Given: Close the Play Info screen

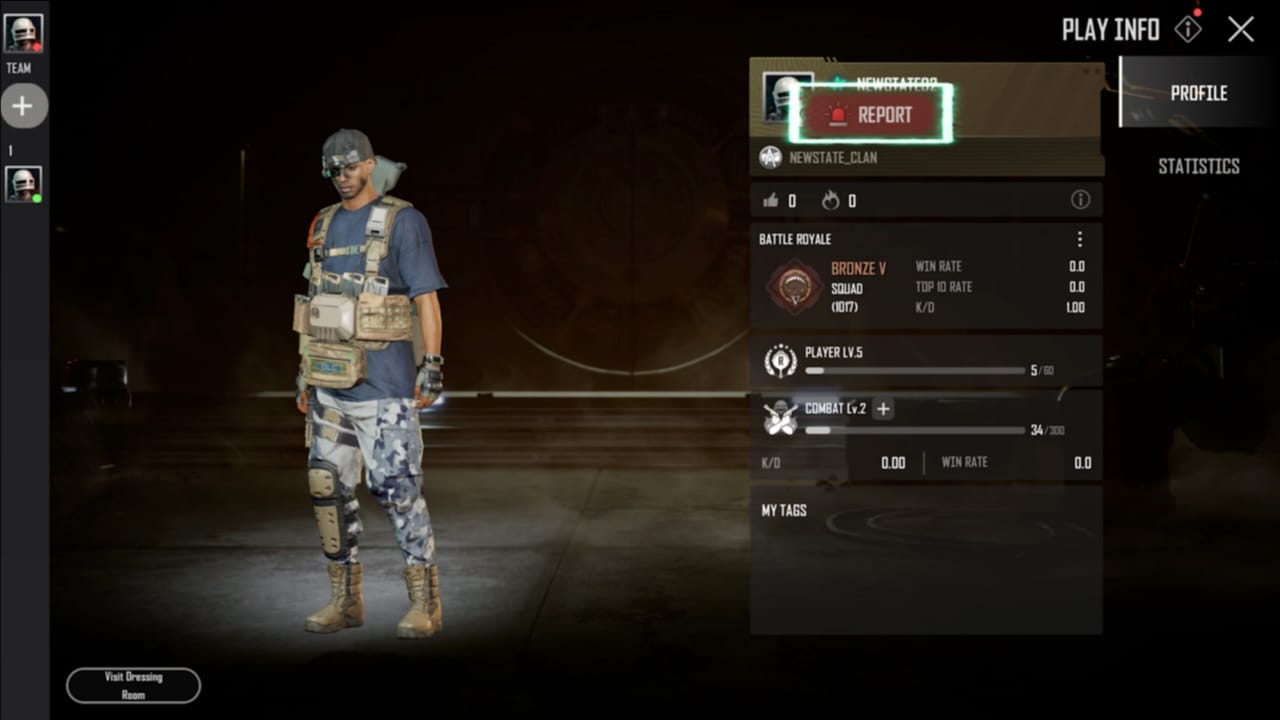Looking at the screenshot, I should (x=1241, y=29).
